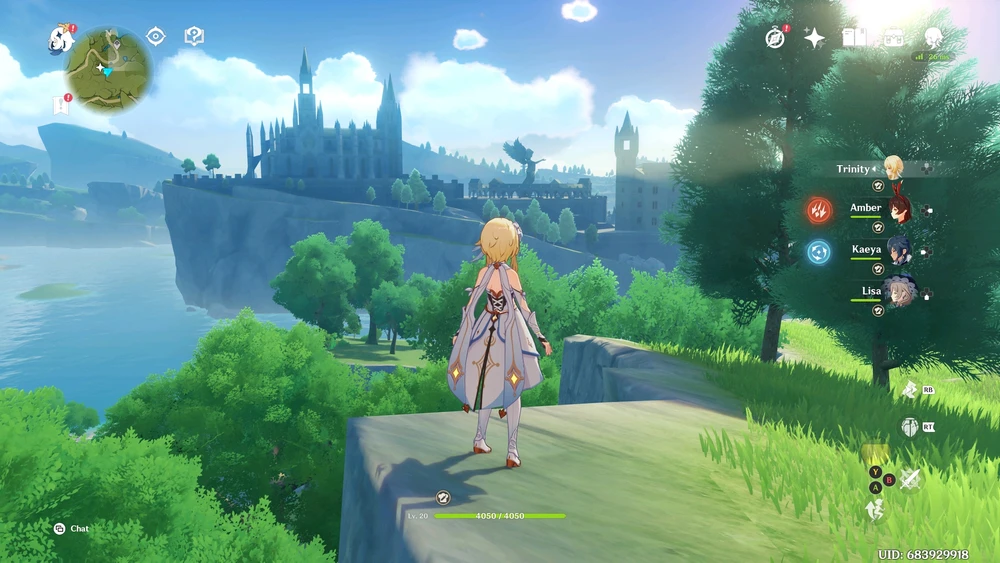Open the four-pointed star Wish icon
The height and width of the screenshot is (563, 1000).
815,38
